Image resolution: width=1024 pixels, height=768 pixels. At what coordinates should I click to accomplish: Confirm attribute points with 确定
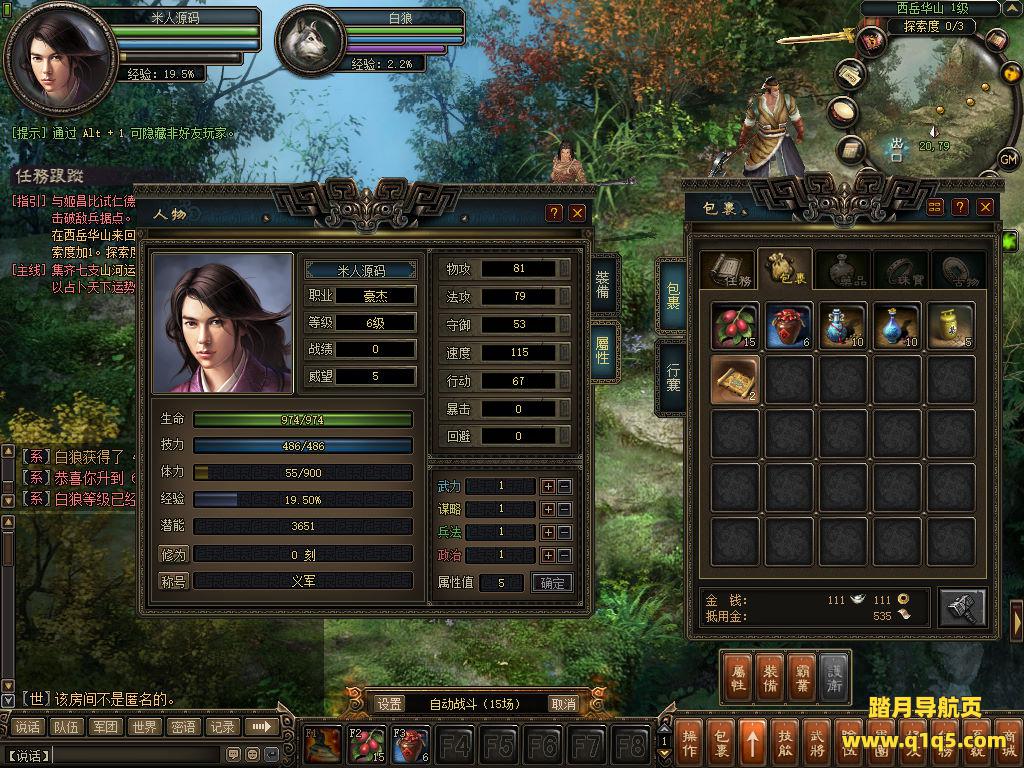[x=552, y=583]
